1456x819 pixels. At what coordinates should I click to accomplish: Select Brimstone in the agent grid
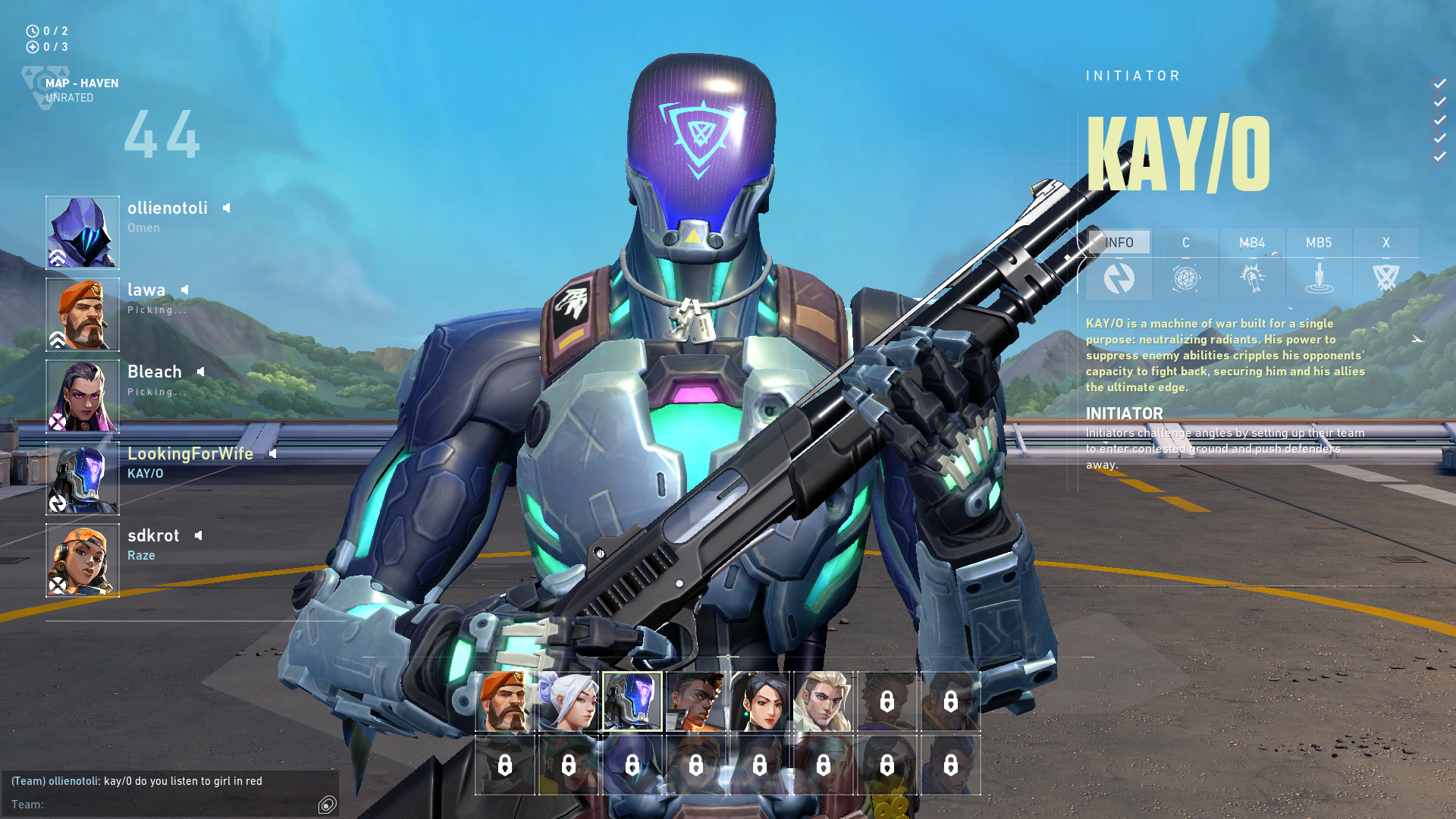505,701
